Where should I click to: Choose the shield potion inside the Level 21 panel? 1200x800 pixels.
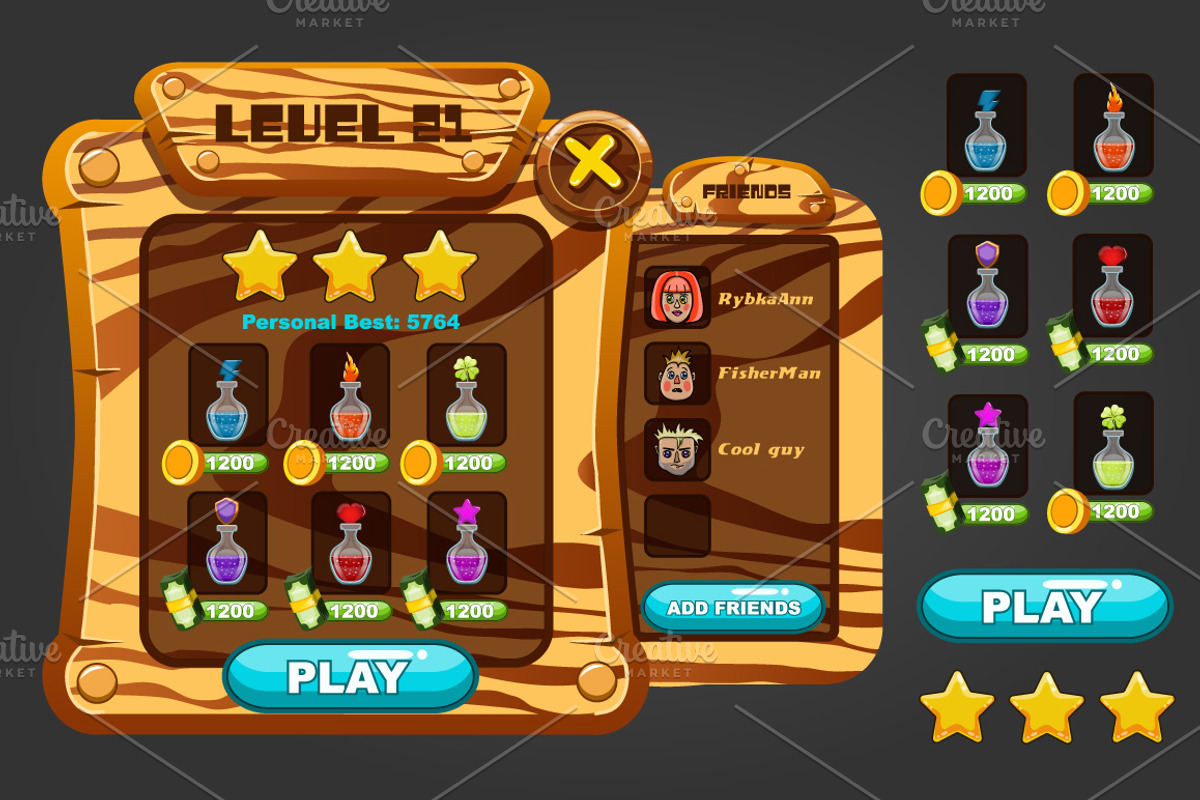click(228, 543)
